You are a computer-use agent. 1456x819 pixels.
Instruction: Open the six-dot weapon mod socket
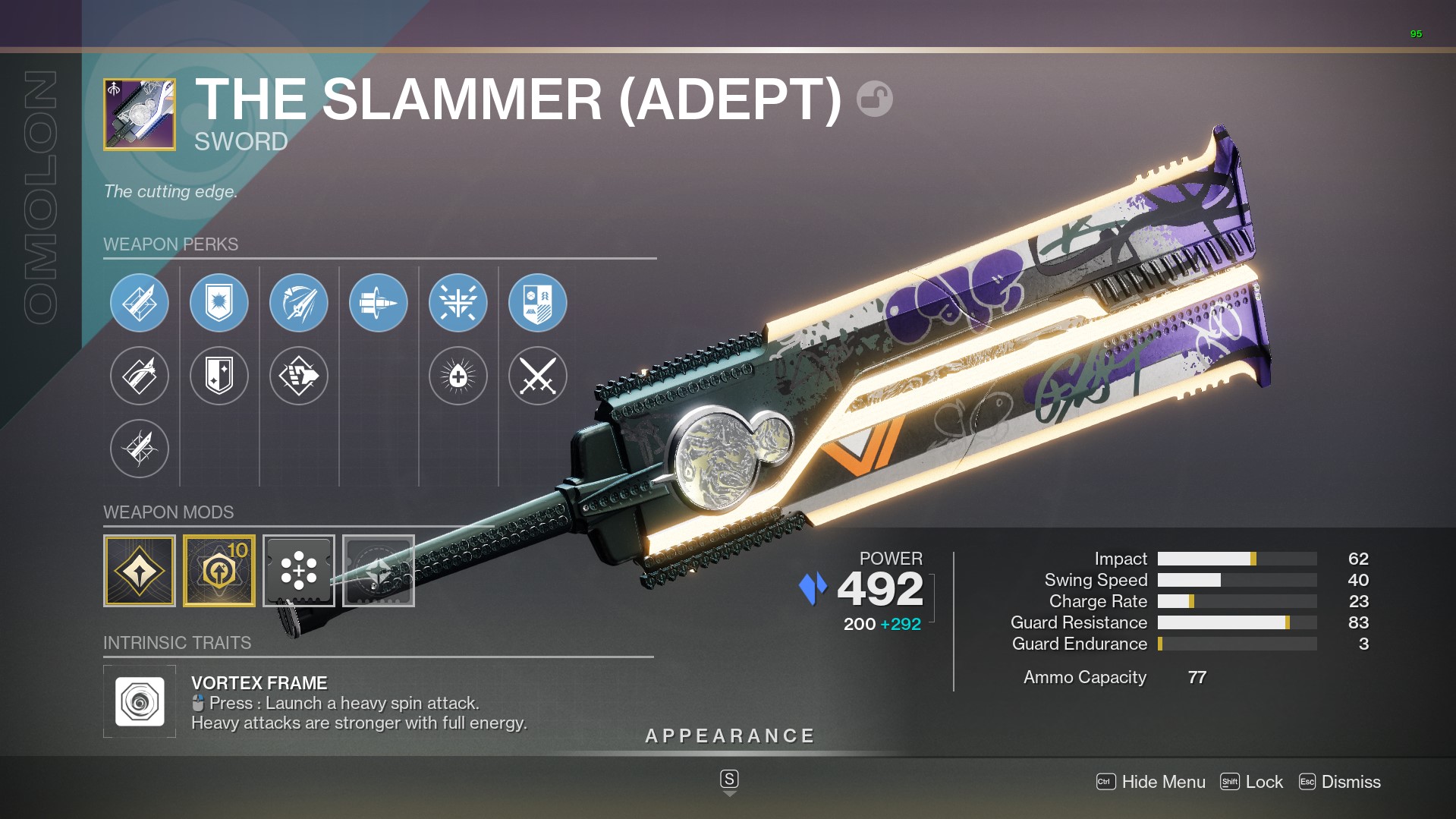[x=299, y=571]
